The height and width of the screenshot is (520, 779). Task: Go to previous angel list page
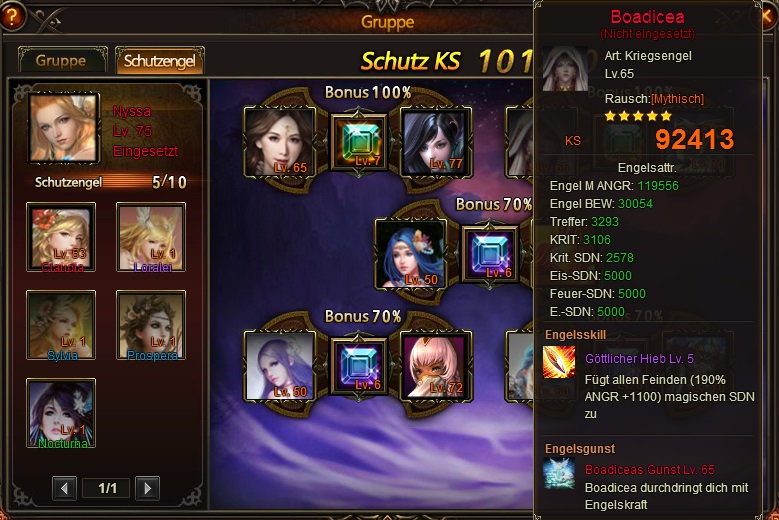click(x=65, y=488)
